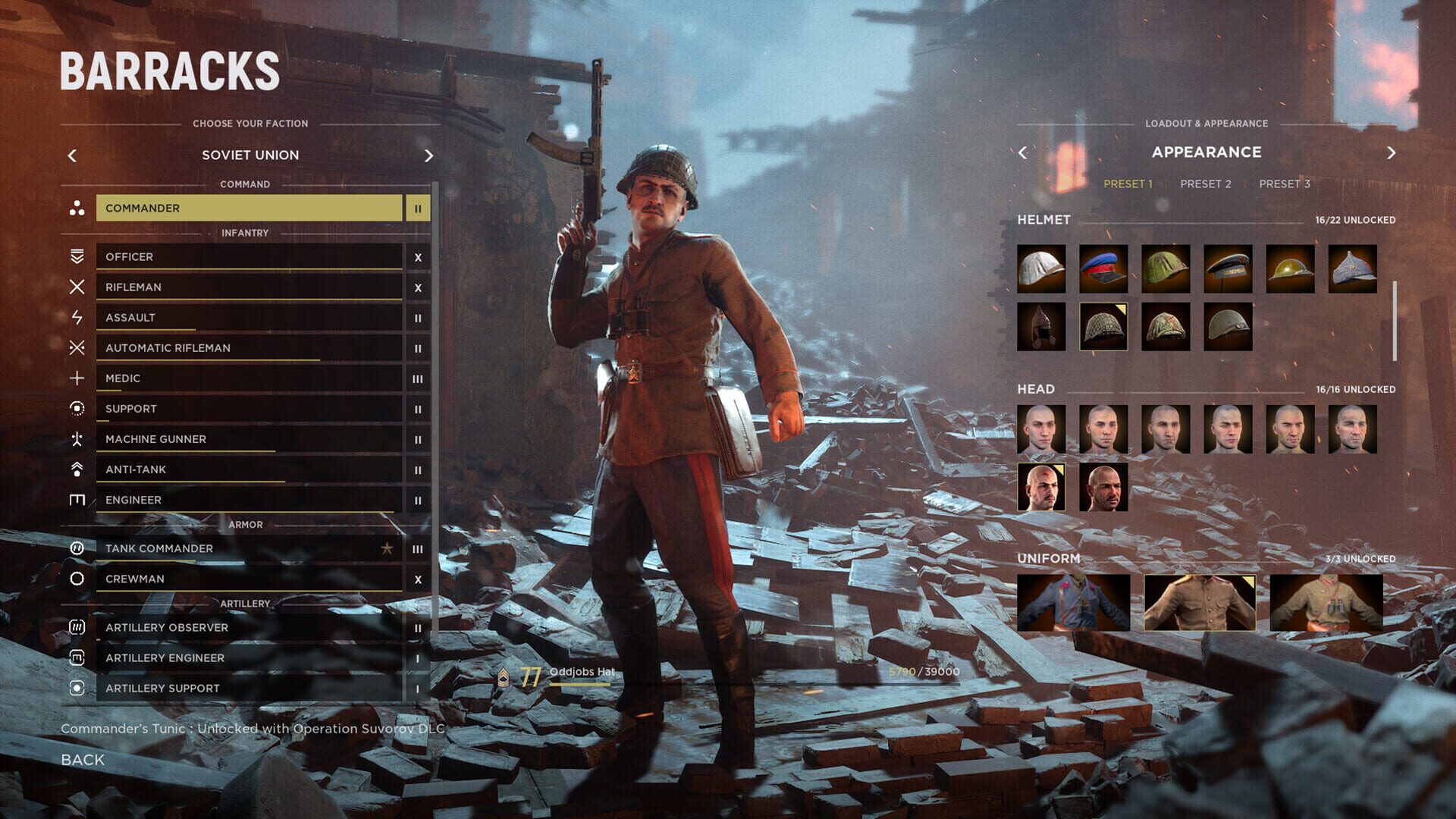
Task: Select the Engineer class icon
Action: (x=75, y=499)
